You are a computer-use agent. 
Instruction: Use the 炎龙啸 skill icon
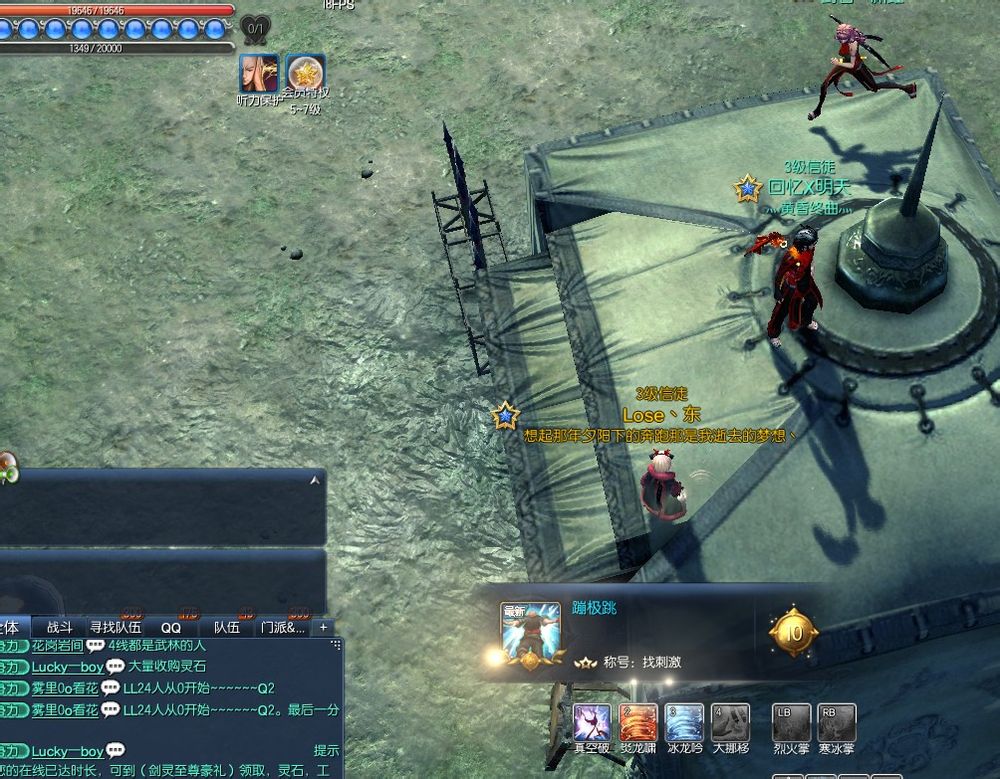[639, 722]
